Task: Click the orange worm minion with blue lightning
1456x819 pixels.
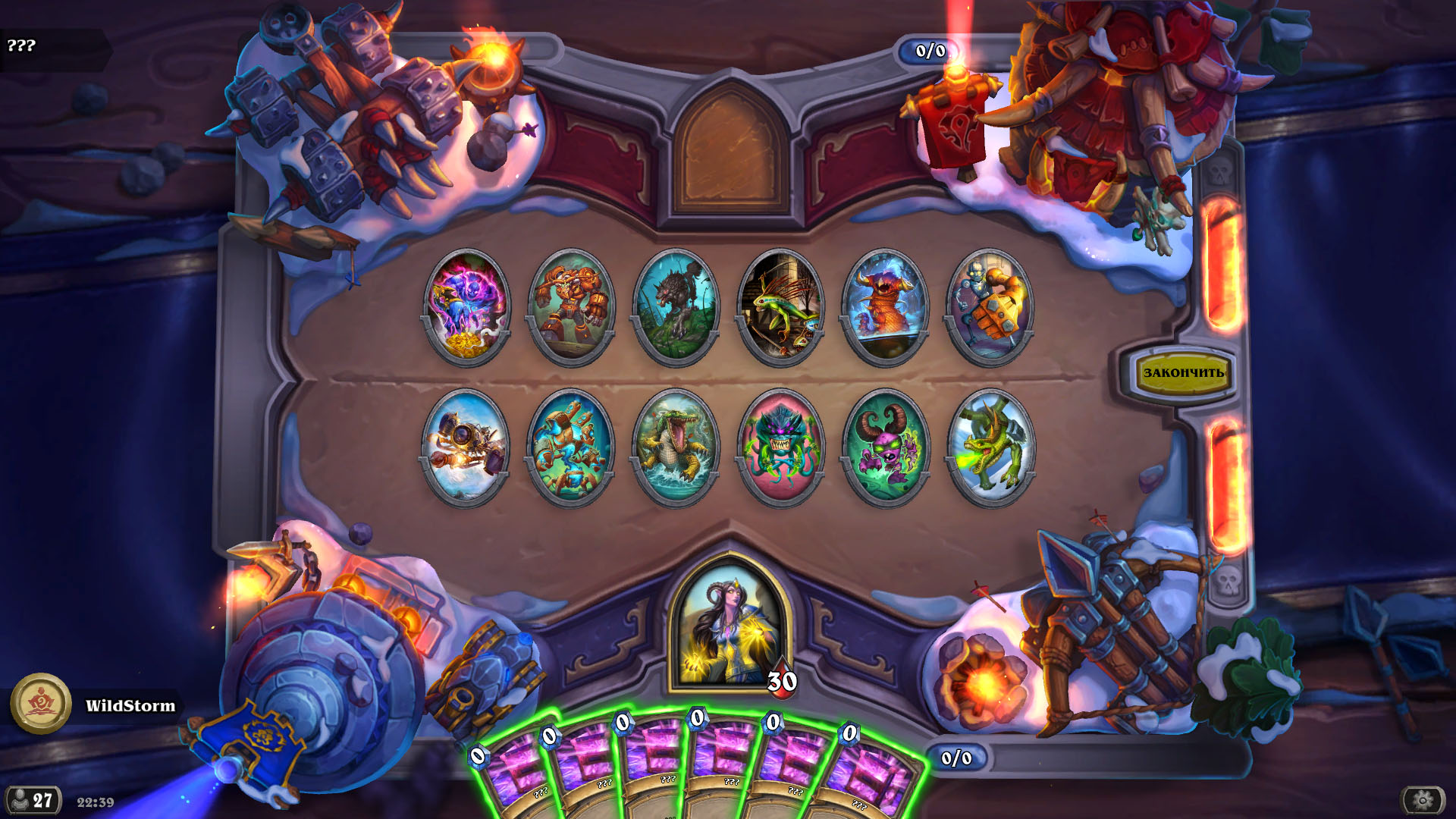Action: point(885,307)
